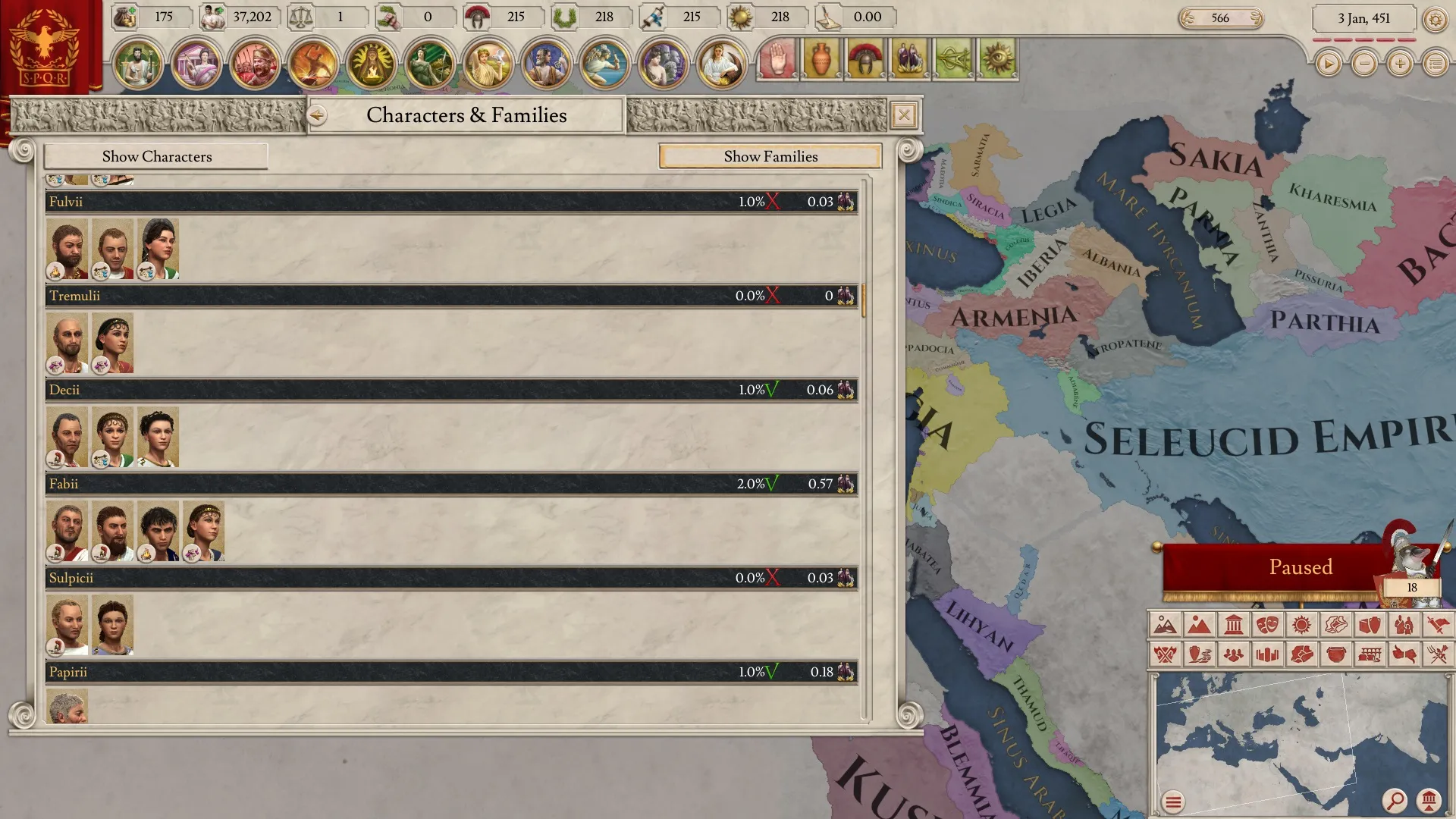Viewport: 1456px width, 819px height.
Task: Go back with the arrow beside the title
Action: click(317, 115)
